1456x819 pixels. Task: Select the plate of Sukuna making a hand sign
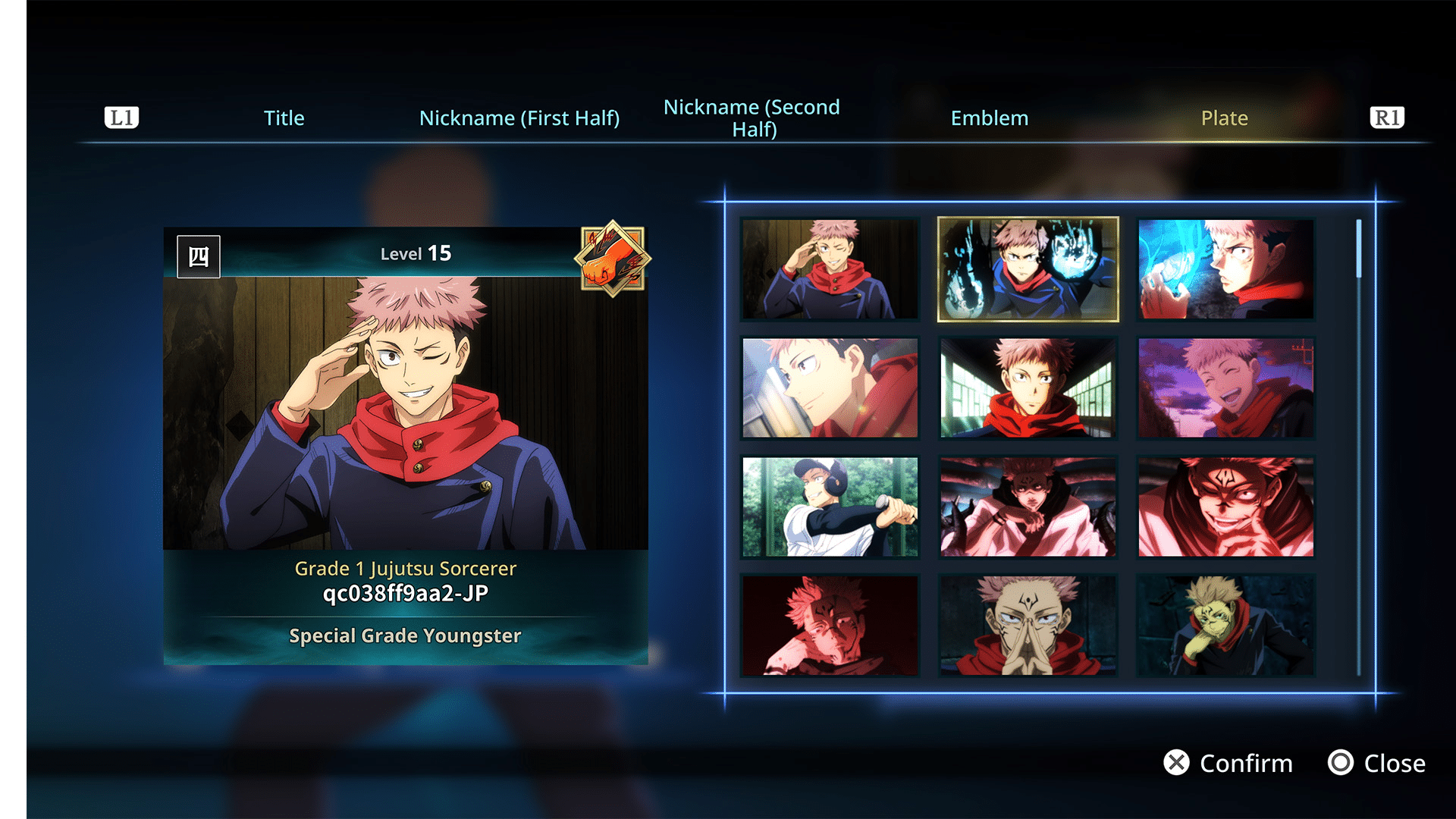[x=1028, y=623]
